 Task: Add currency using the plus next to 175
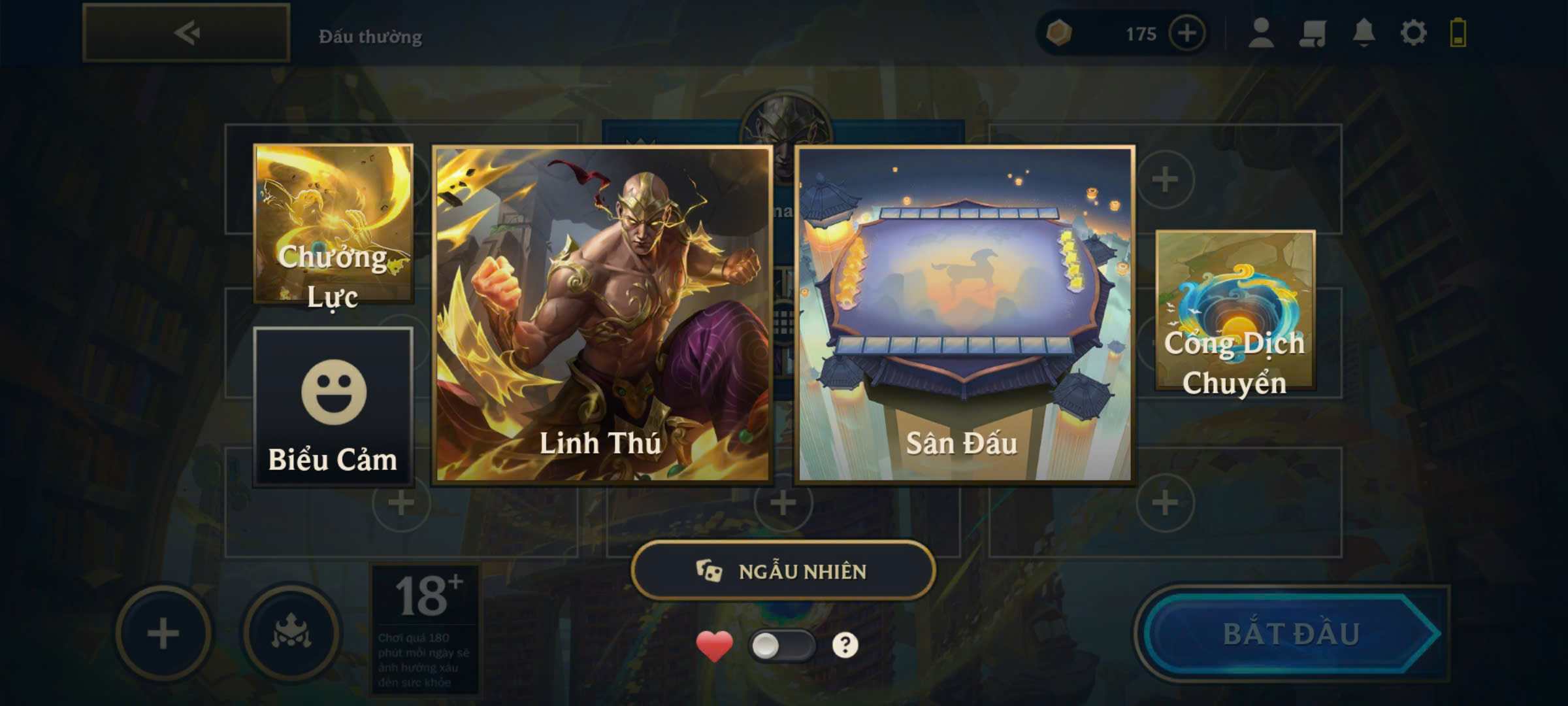pos(1186,33)
